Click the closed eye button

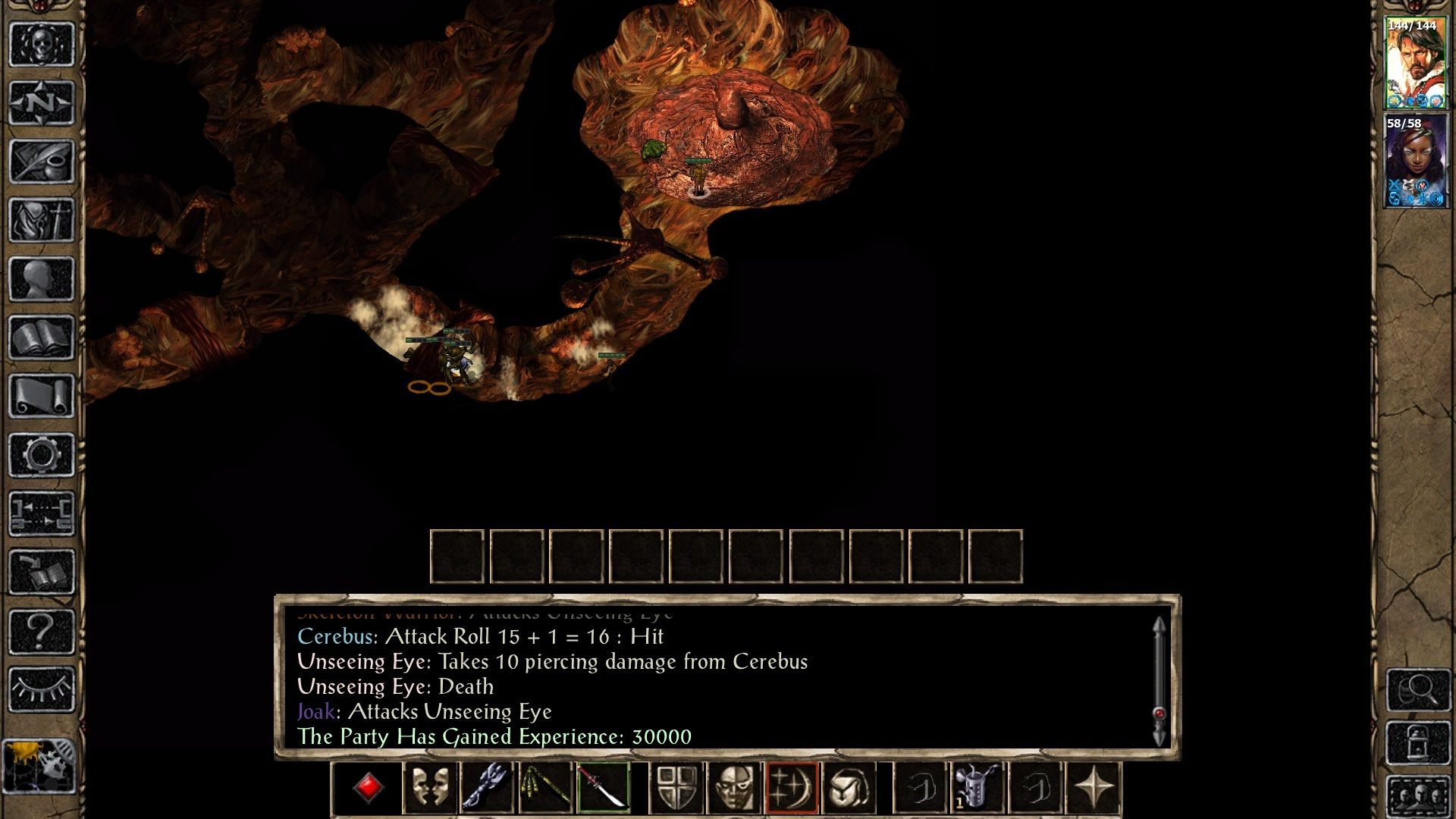click(x=42, y=689)
